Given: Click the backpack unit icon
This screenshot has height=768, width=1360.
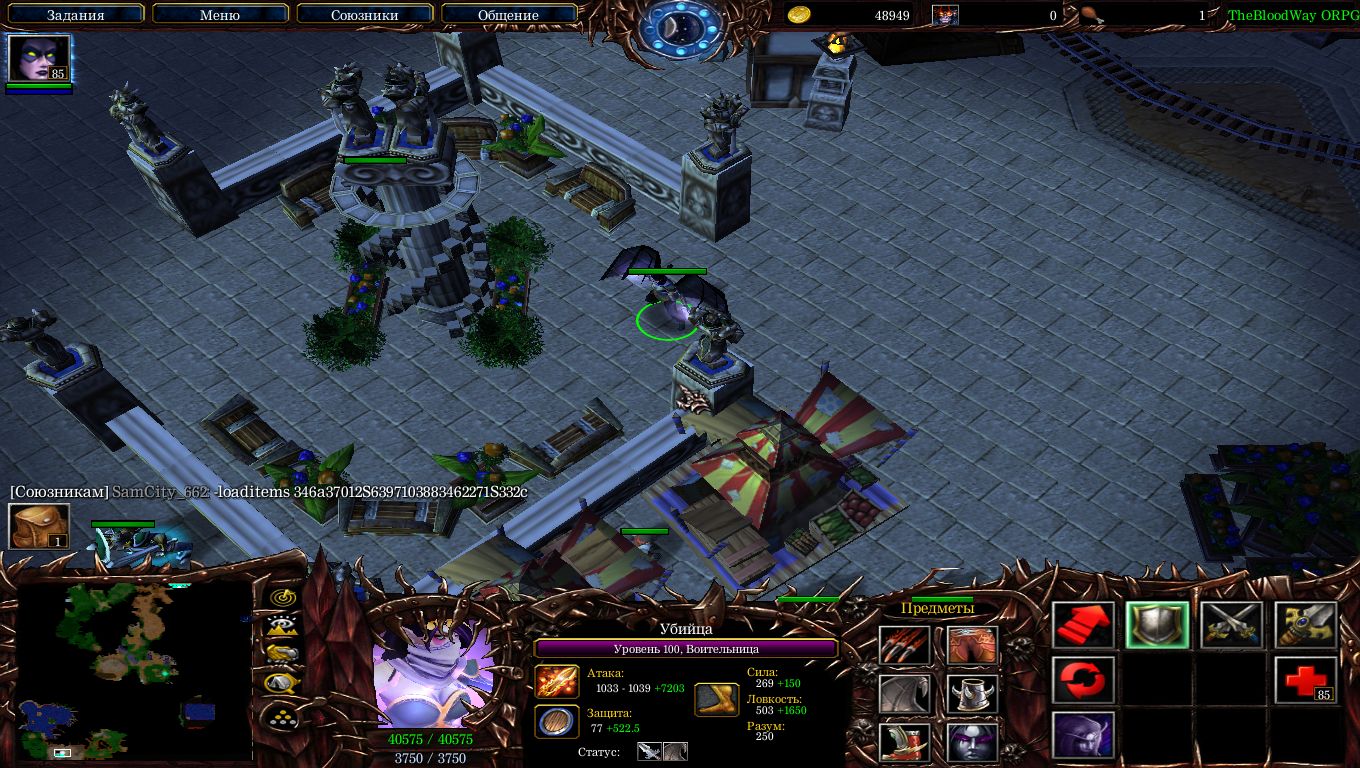Looking at the screenshot, I should point(39,526).
